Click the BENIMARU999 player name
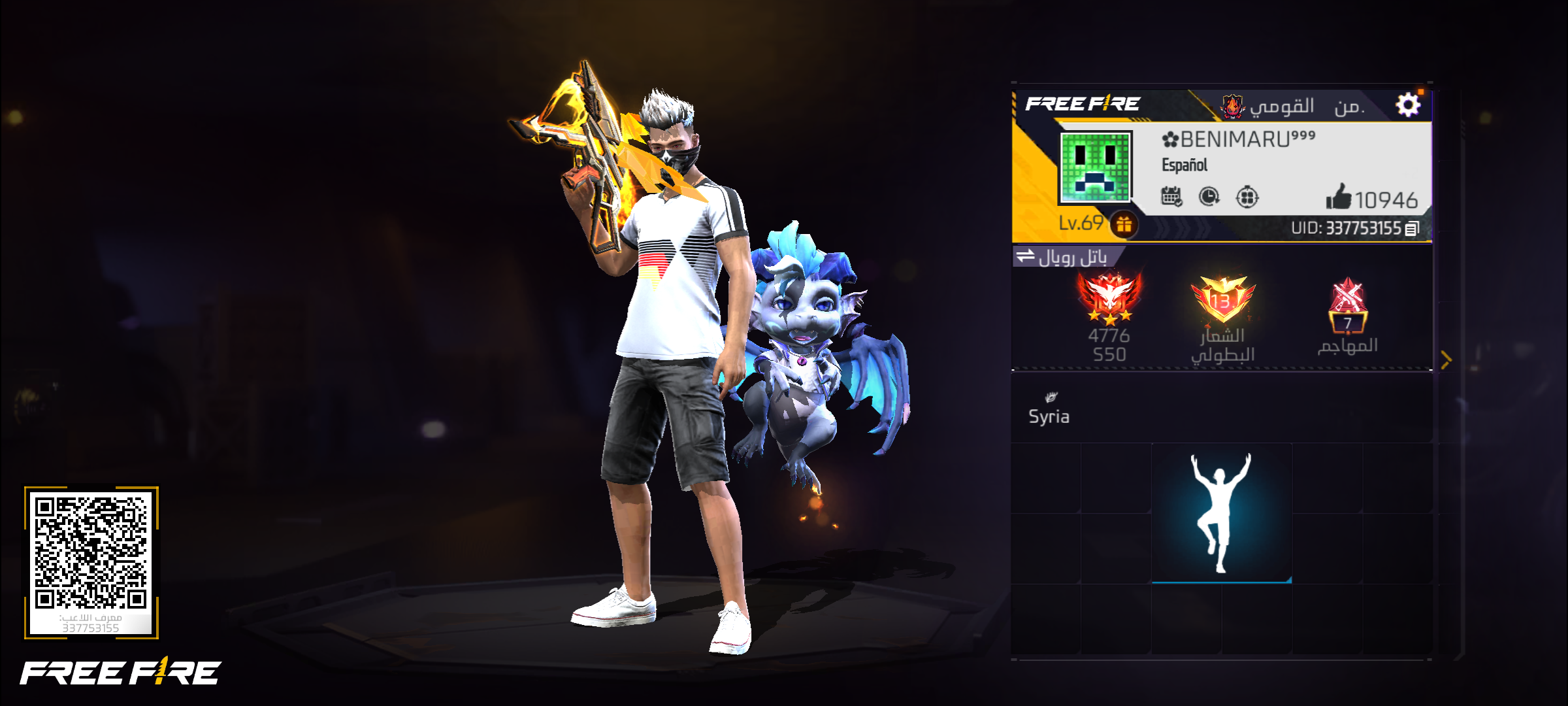Image resolution: width=1568 pixels, height=706 pixels. (x=1238, y=139)
